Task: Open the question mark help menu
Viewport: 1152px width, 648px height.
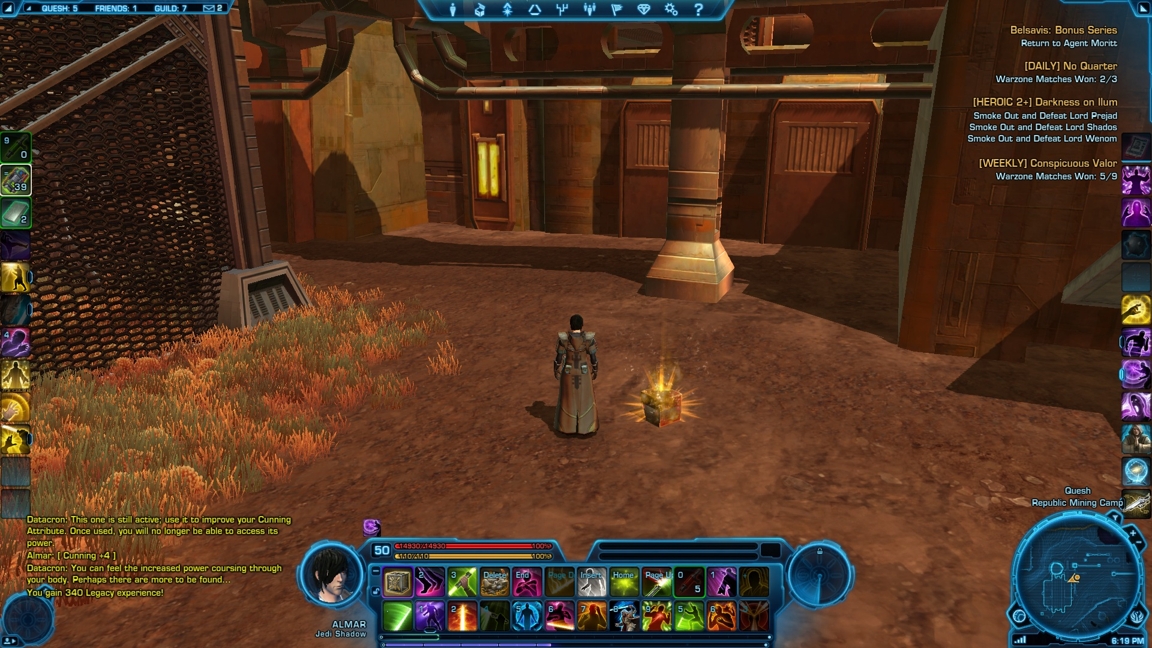Action: click(x=698, y=10)
